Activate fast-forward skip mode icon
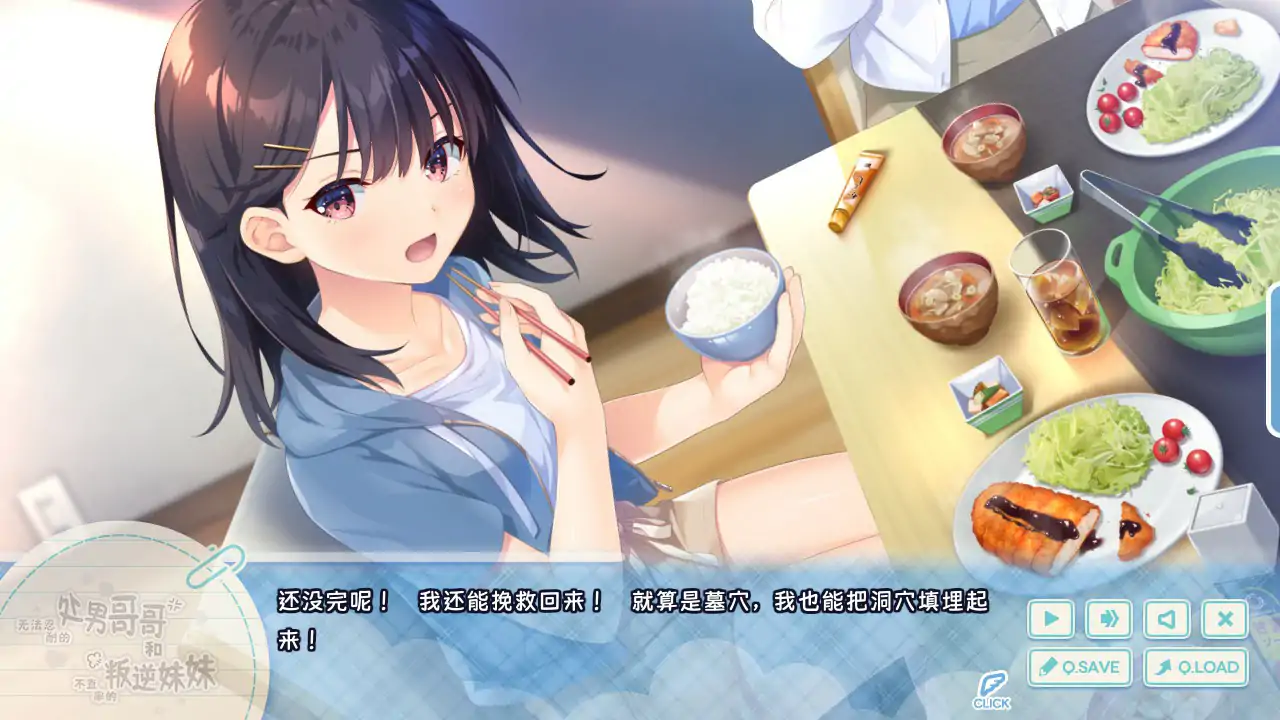This screenshot has height=720, width=1280. pyautogui.click(x=1107, y=618)
